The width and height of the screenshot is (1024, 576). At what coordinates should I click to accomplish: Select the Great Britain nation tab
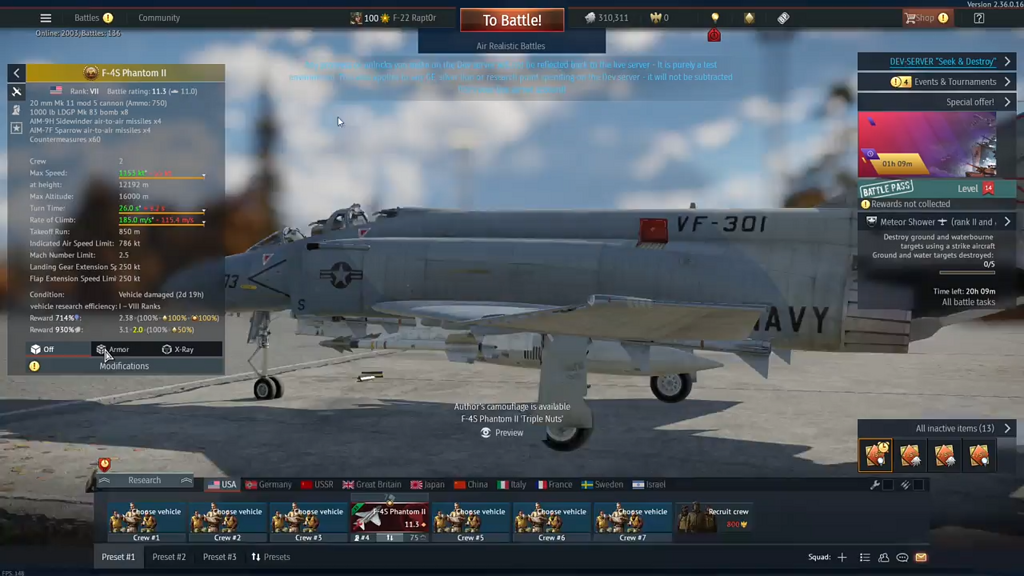tap(372, 485)
